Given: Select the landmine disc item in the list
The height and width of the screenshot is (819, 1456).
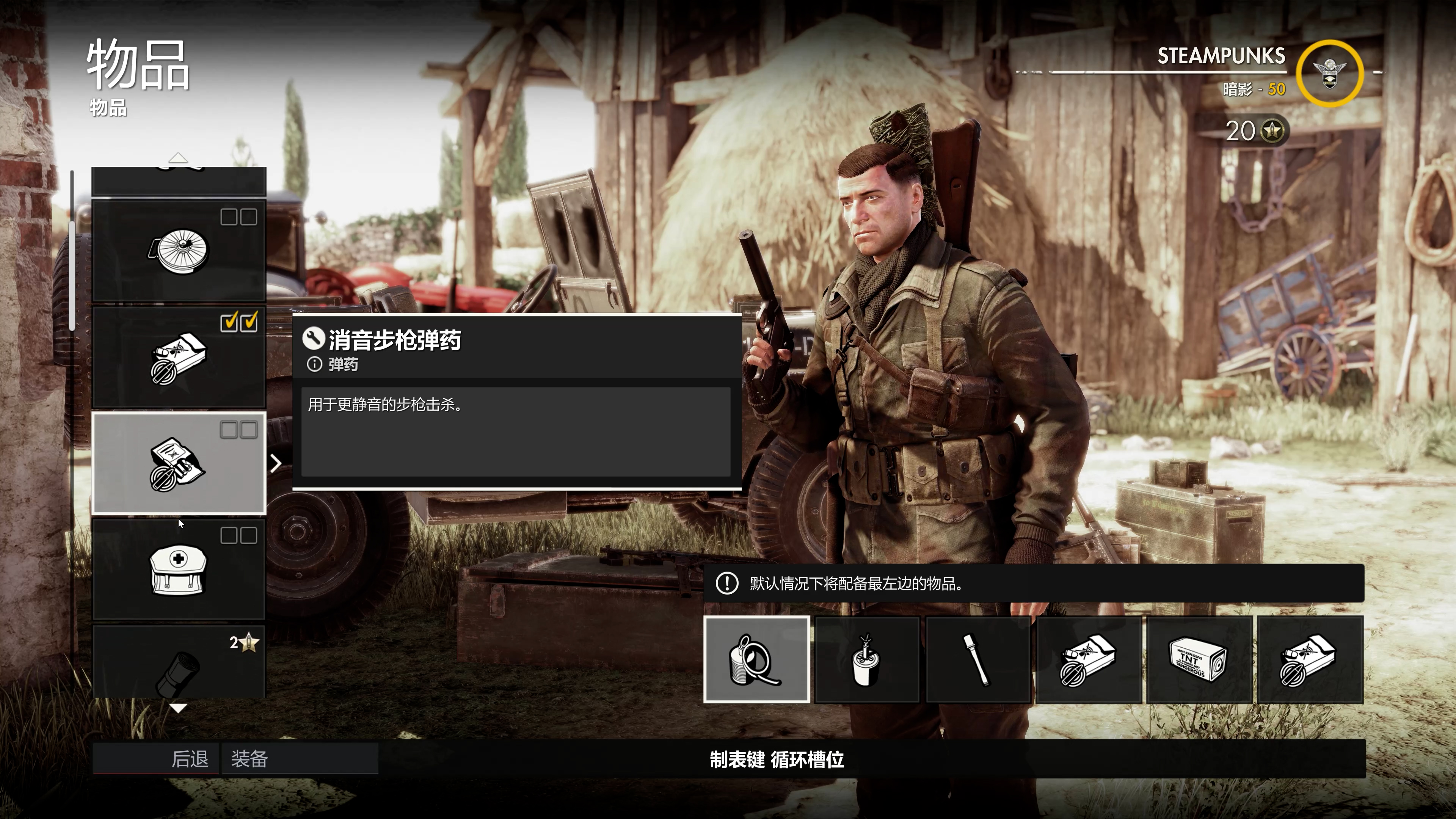Looking at the screenshot, I should coord(179,250).
